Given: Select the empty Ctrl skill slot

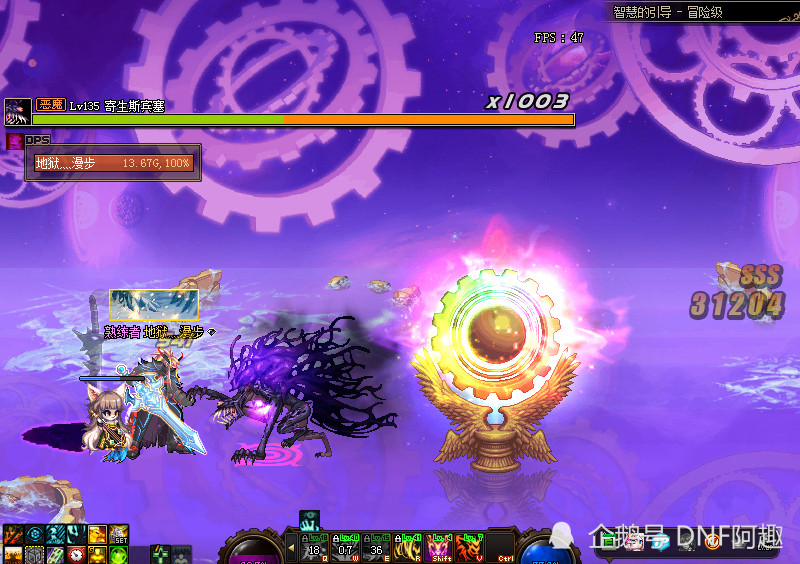Looking at the screenshot, I should (501, 546).
